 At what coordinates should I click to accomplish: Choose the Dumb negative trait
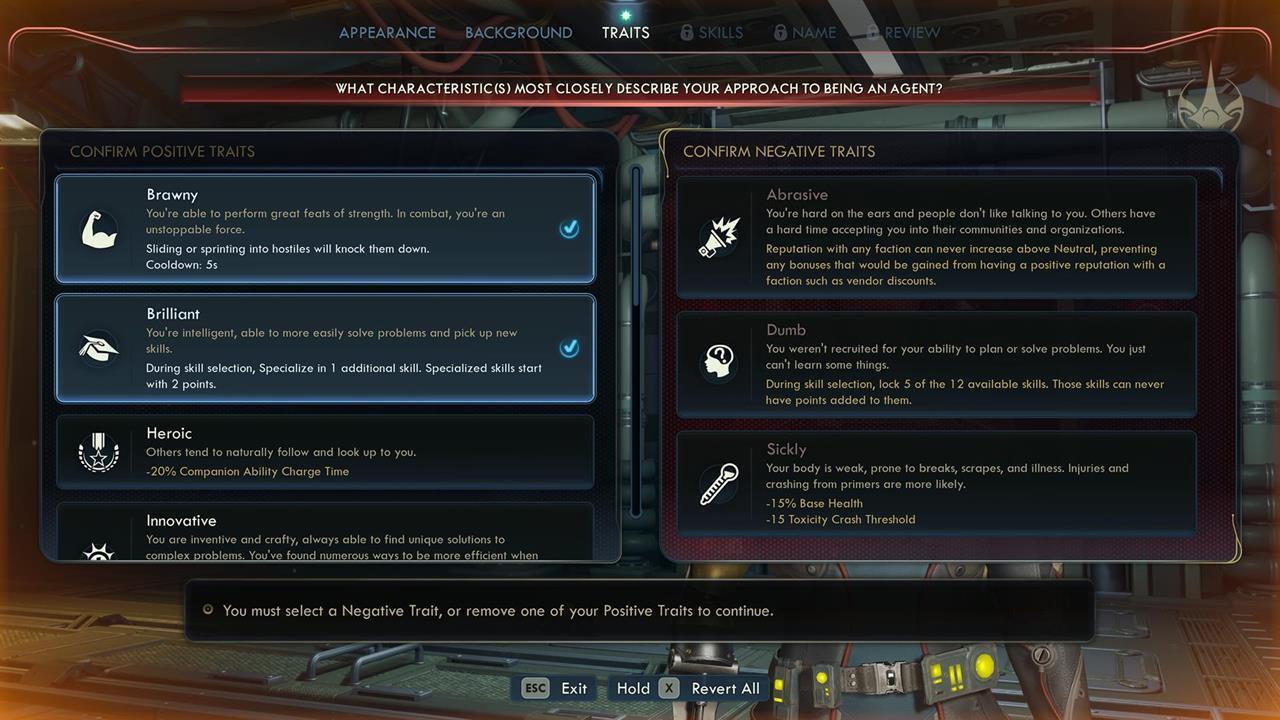(936, 365)
